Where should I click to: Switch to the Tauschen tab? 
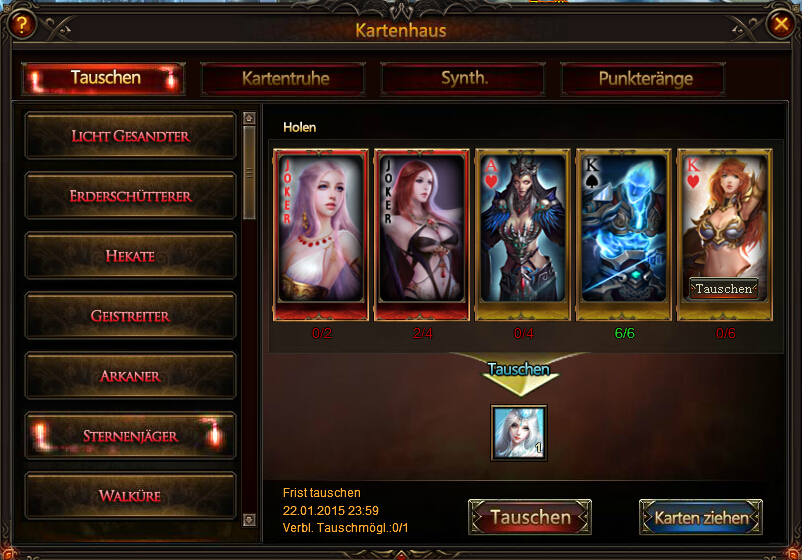tap(105, 78)
